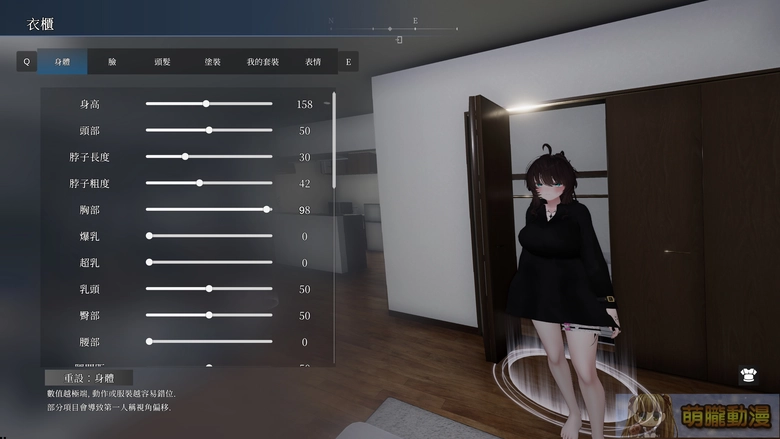
Task: Adjust the 爆乳 slider
Action: point(149,236)
